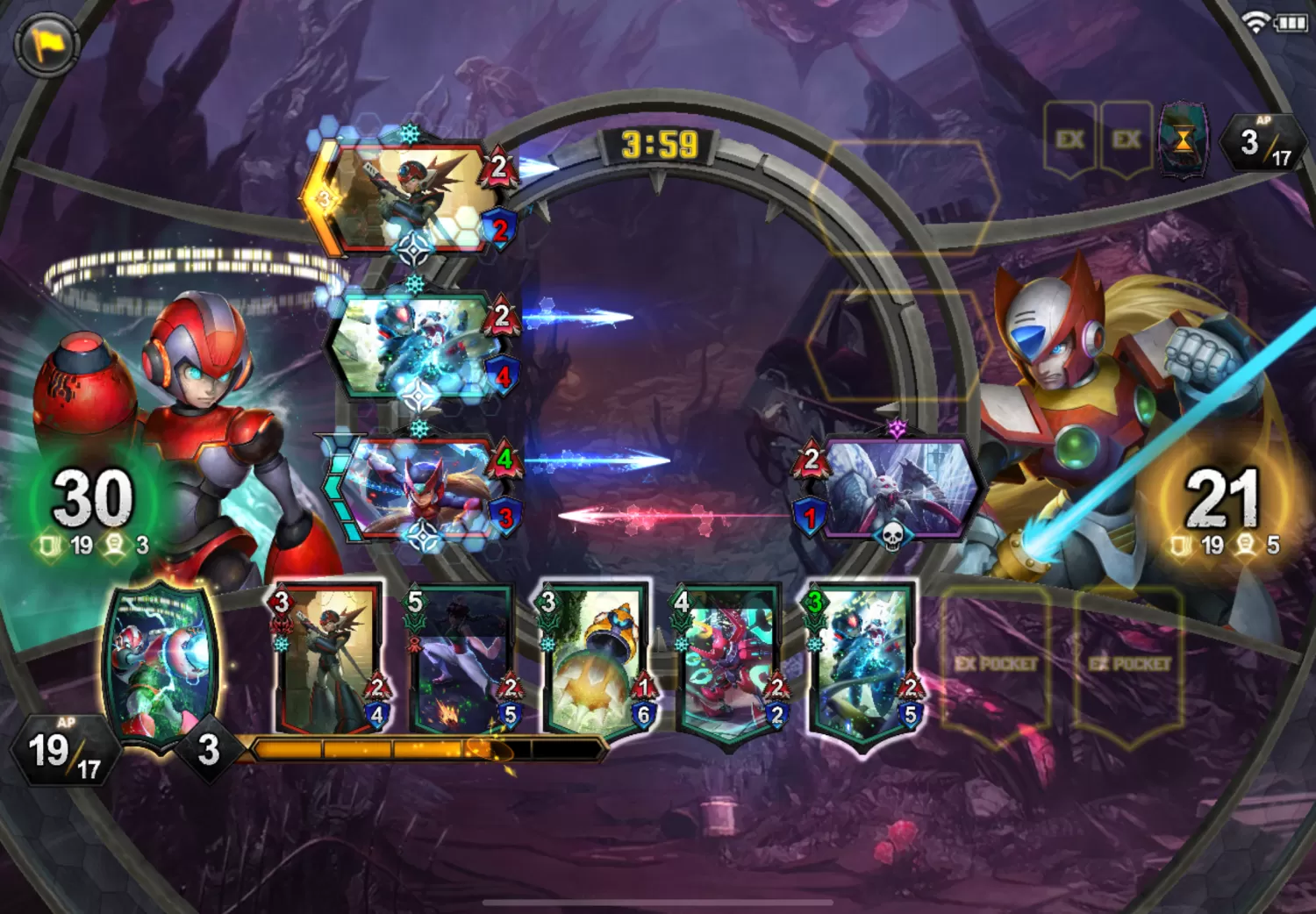Choose the green 3-cost 2/5 card in hand
1316x914 pixels.
[x=862, y=662]
